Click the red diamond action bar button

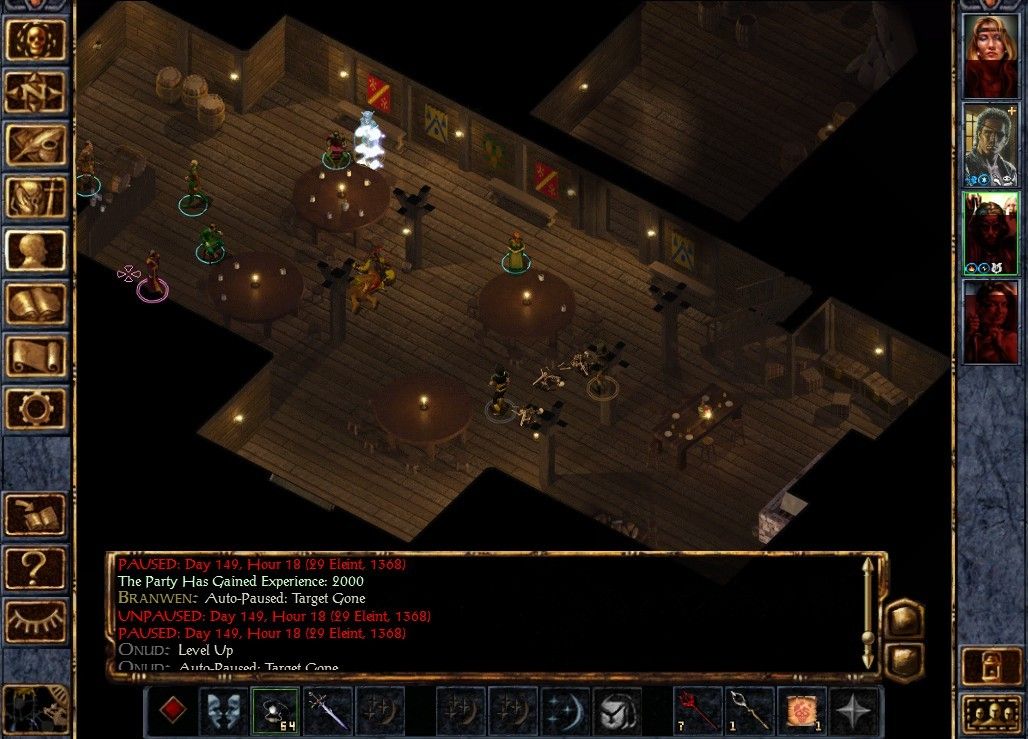(x=173, y=711)
